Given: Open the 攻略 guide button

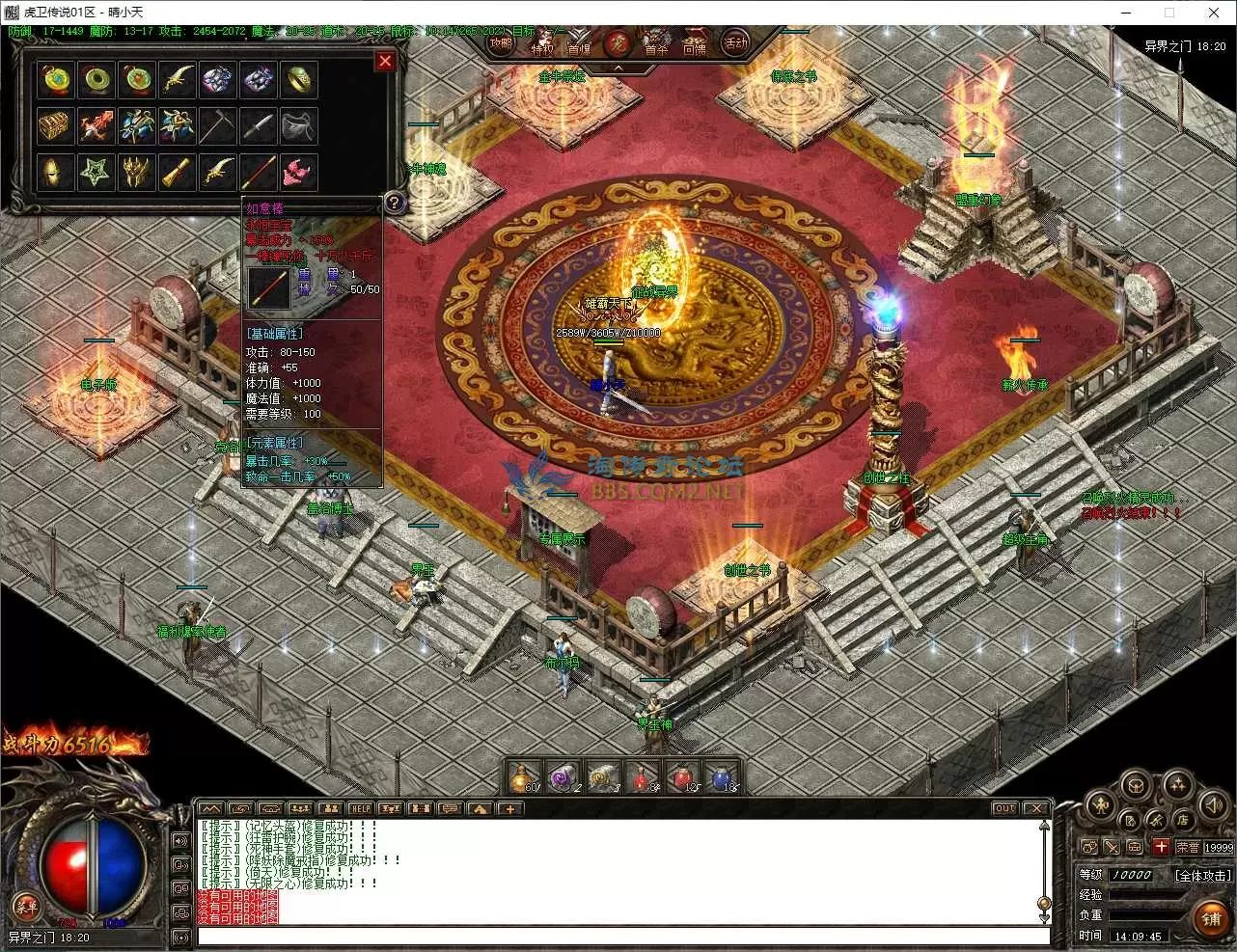Looking at the screenshot, I should (500, 43).
